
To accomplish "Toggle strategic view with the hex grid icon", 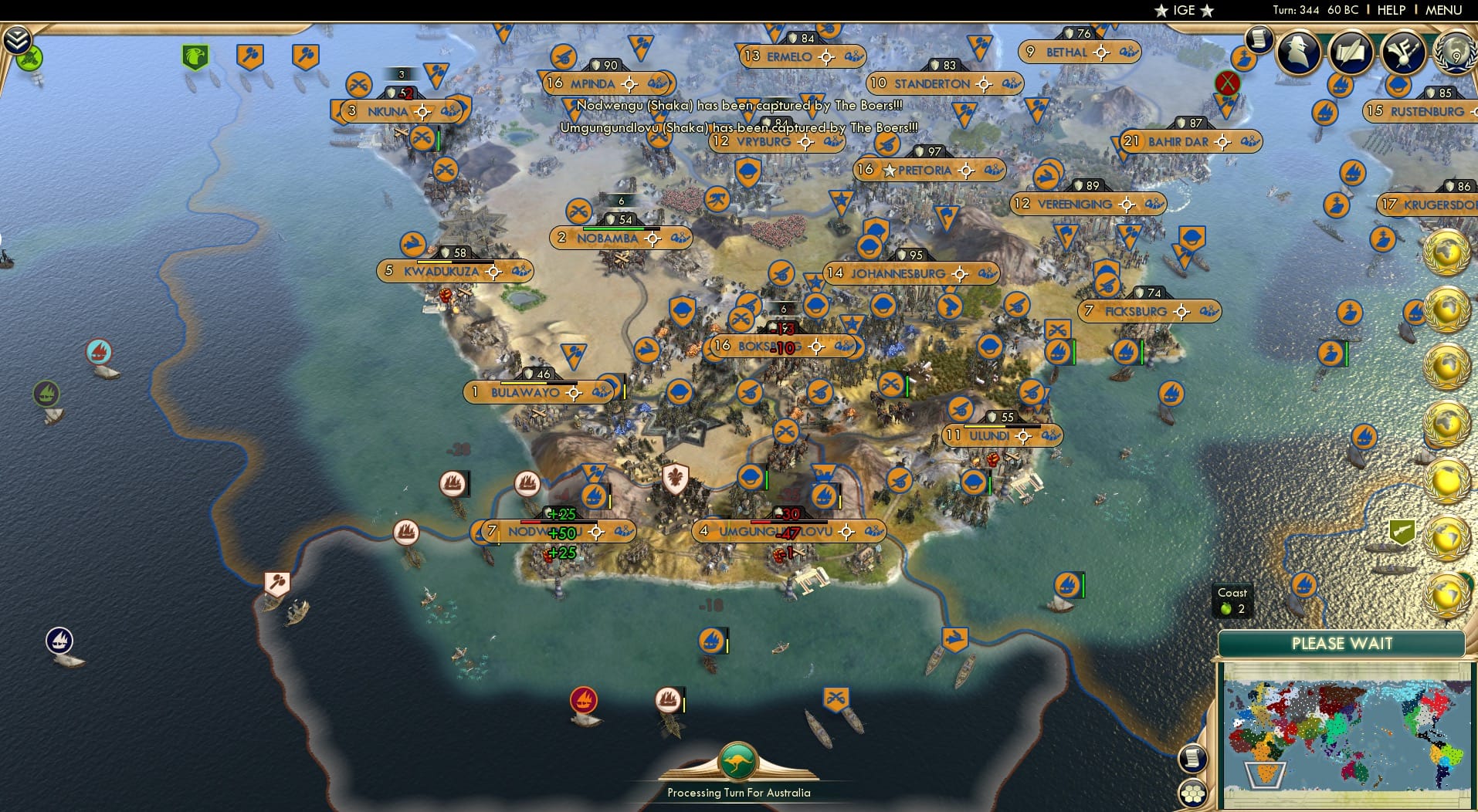I will (x=1194, y=793).
